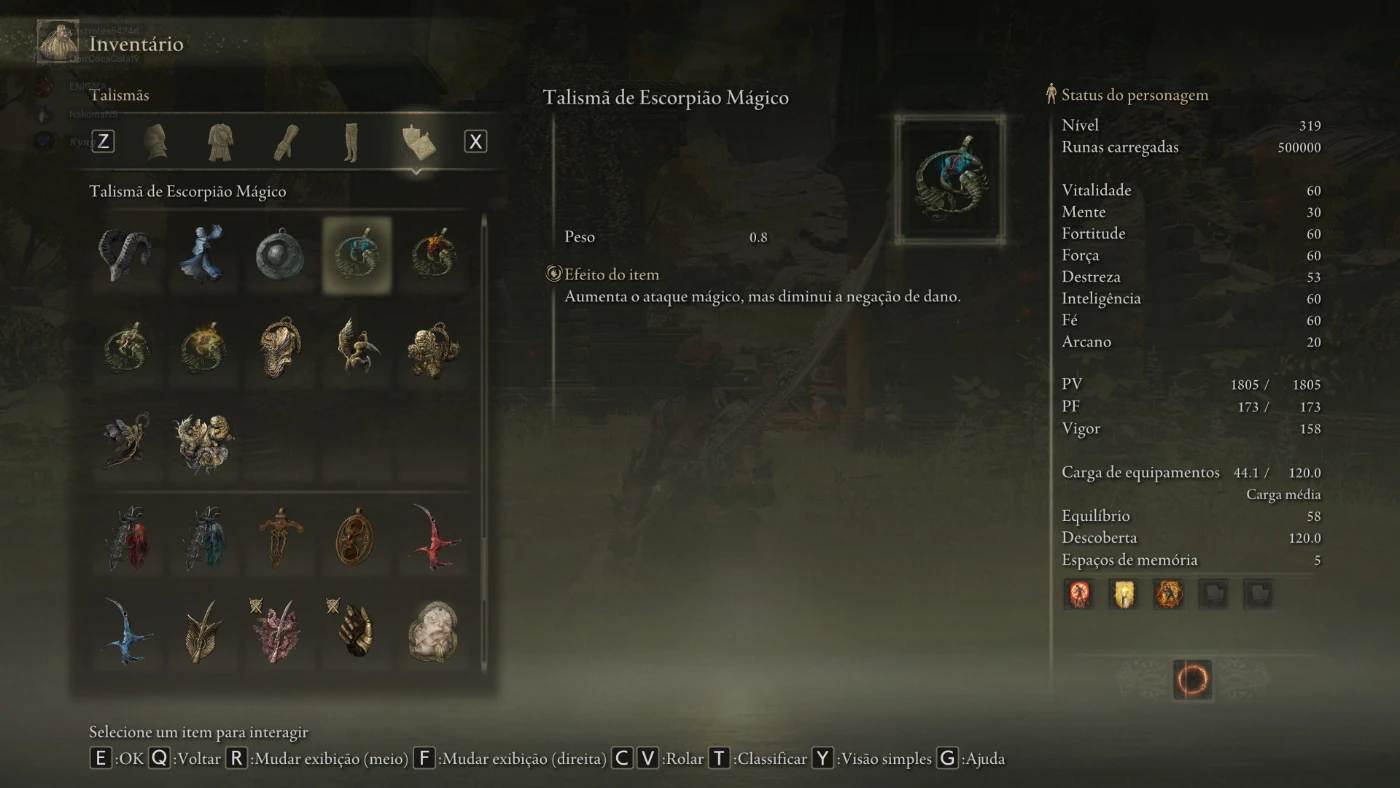Choose the blue dancer figurine talisman
Screen dimensions: 1400x788
[203, 255]
